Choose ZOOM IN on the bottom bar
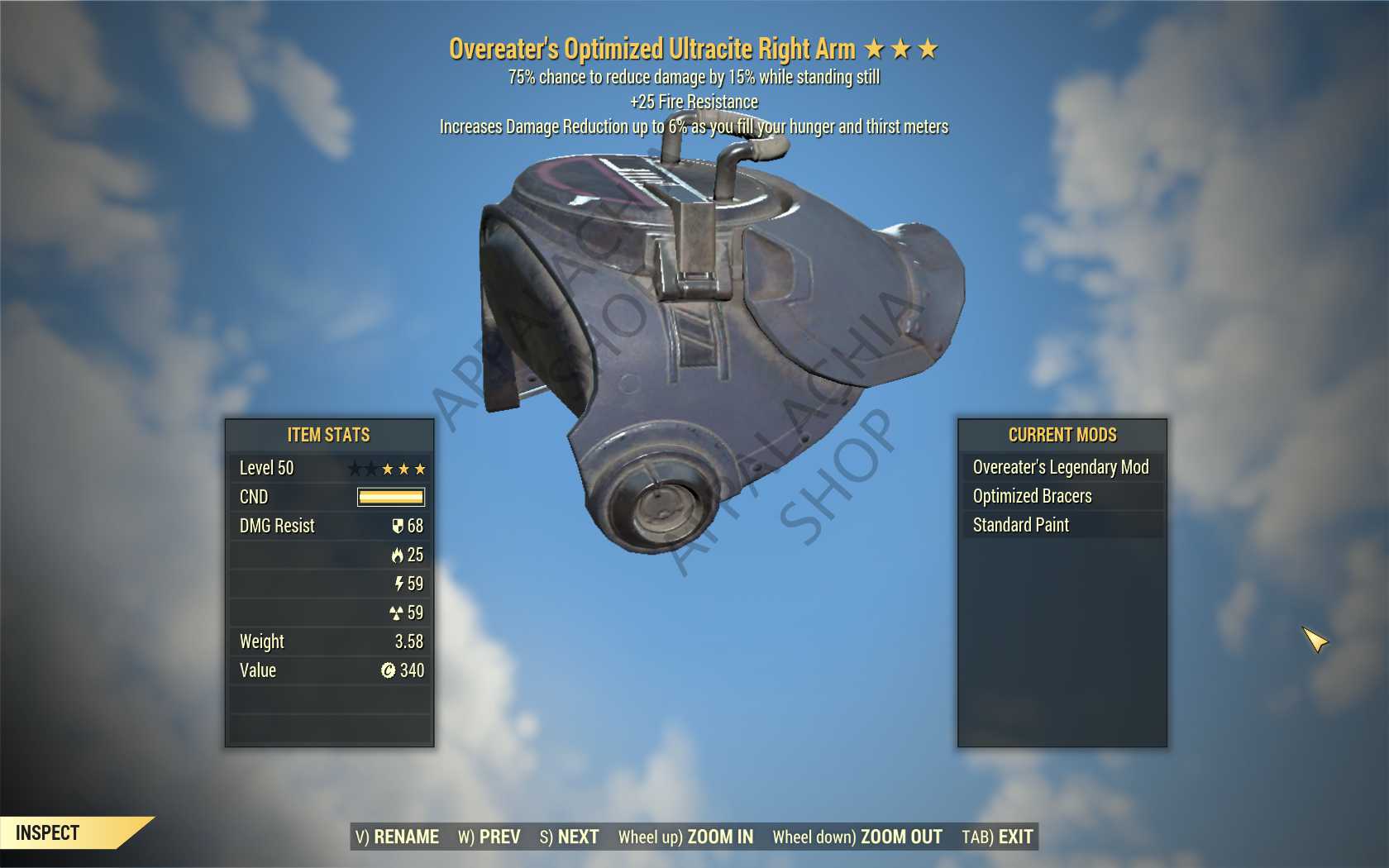The image size is (1389, 868). (686, 837)
